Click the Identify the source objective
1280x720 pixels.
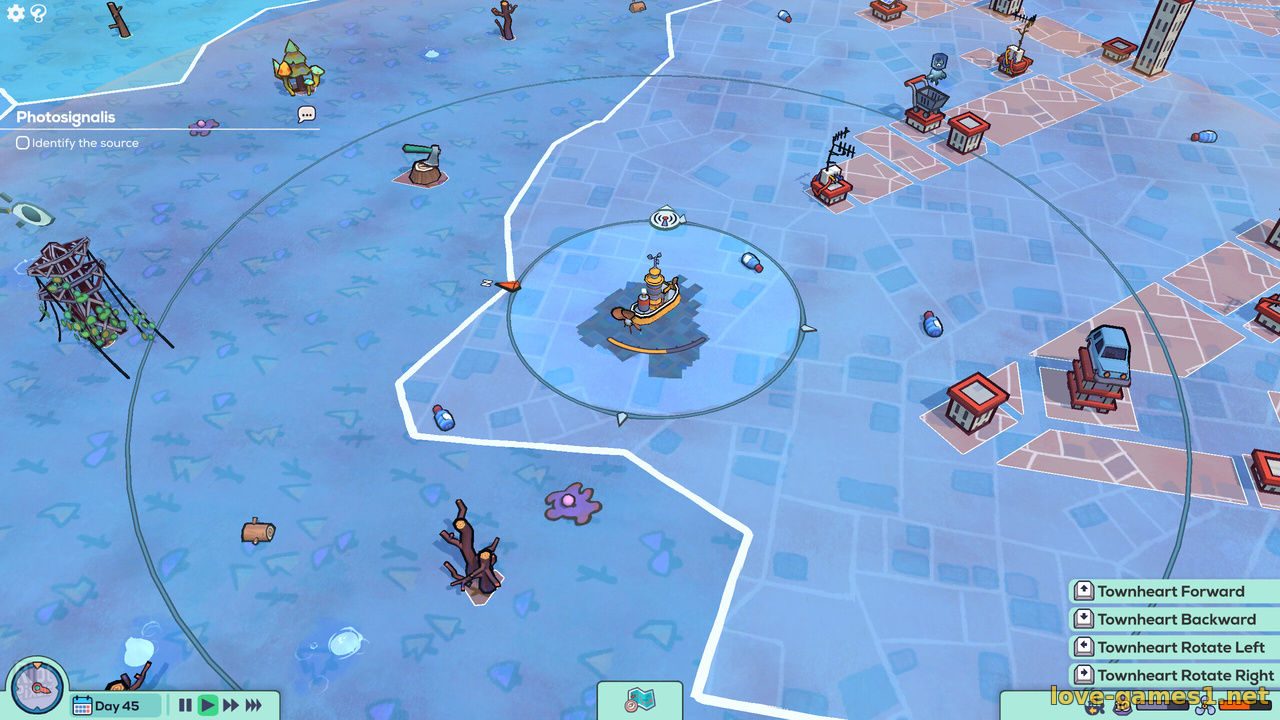[78, 143]
